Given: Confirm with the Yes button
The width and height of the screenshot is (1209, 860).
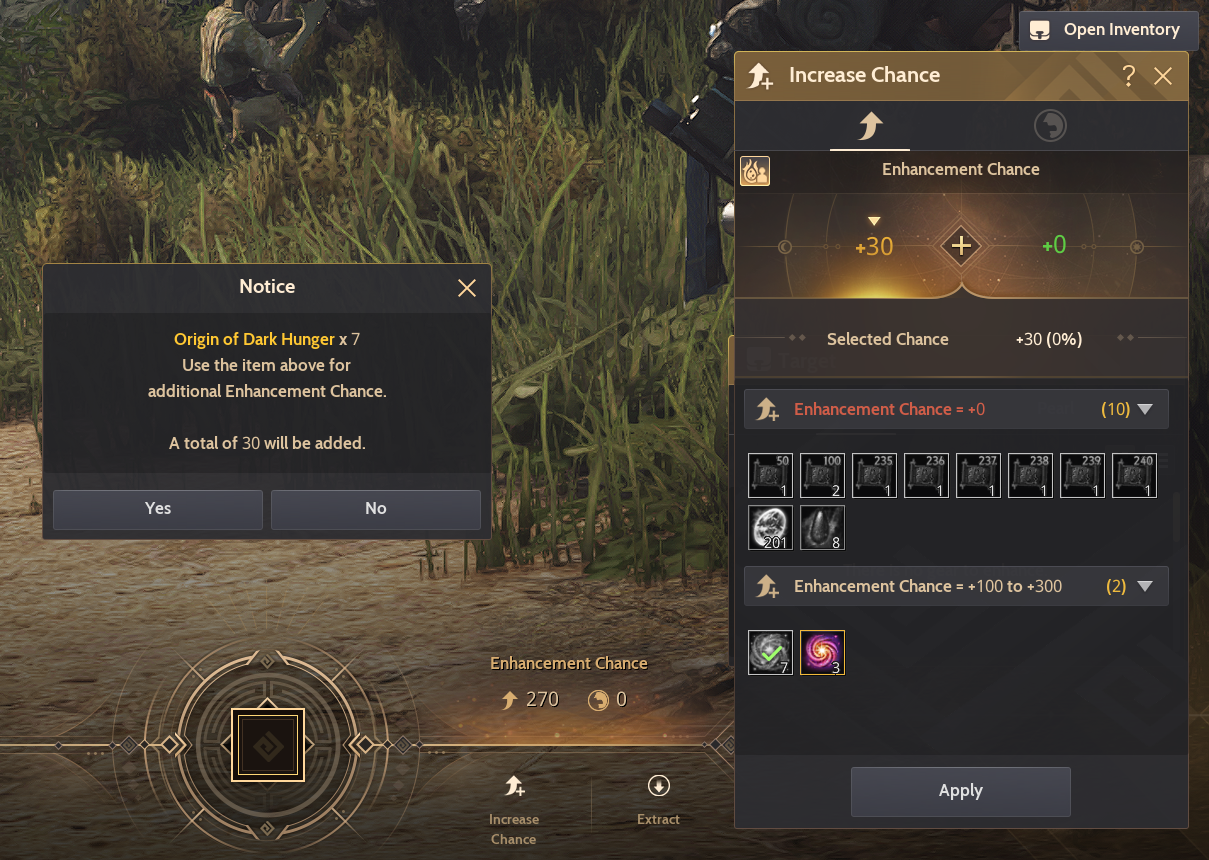Looking at the screenshot, I should (x=158, y=509).
